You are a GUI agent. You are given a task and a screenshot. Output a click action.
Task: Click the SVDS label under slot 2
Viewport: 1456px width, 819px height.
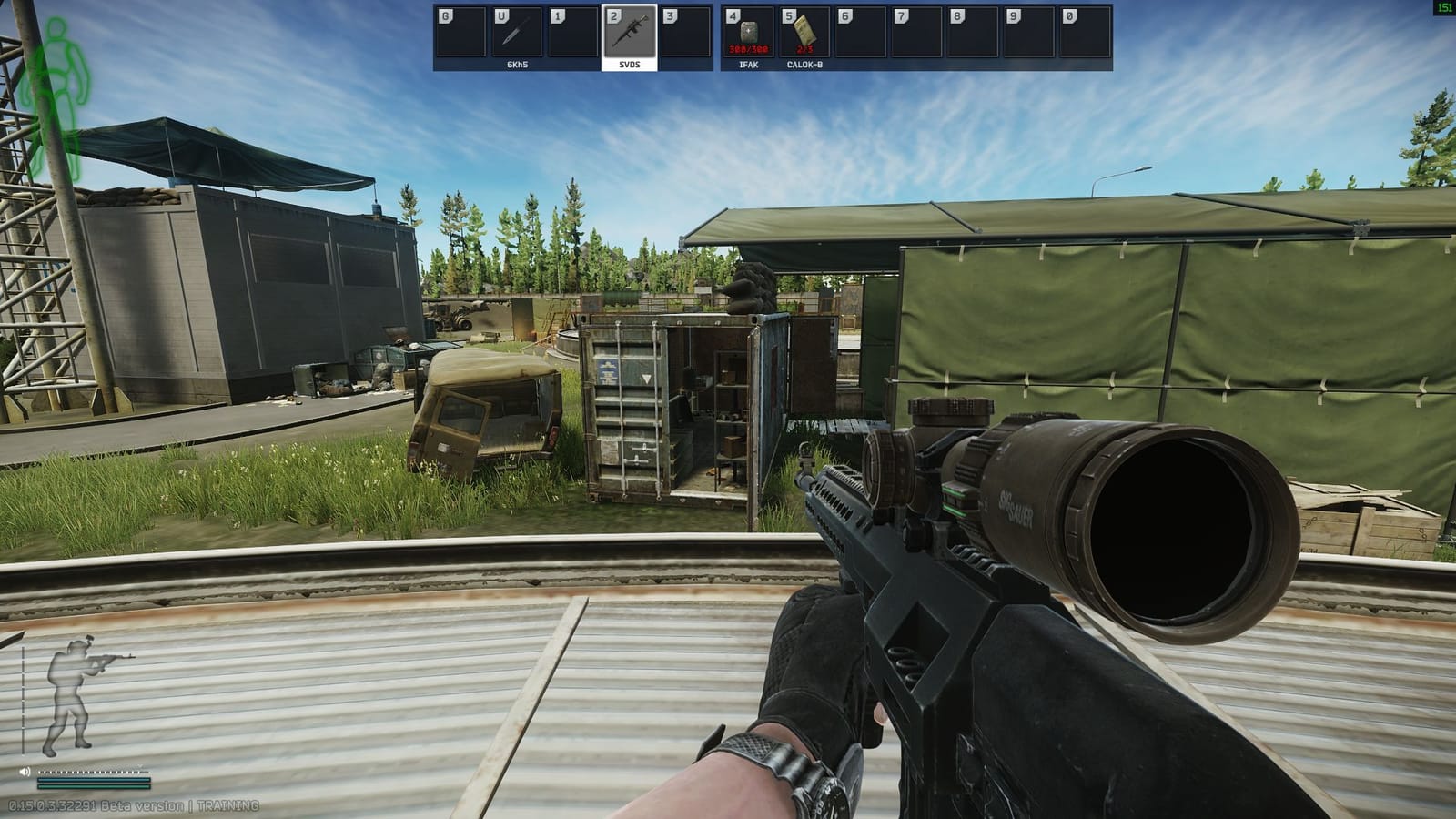click(x=629, y=64)
